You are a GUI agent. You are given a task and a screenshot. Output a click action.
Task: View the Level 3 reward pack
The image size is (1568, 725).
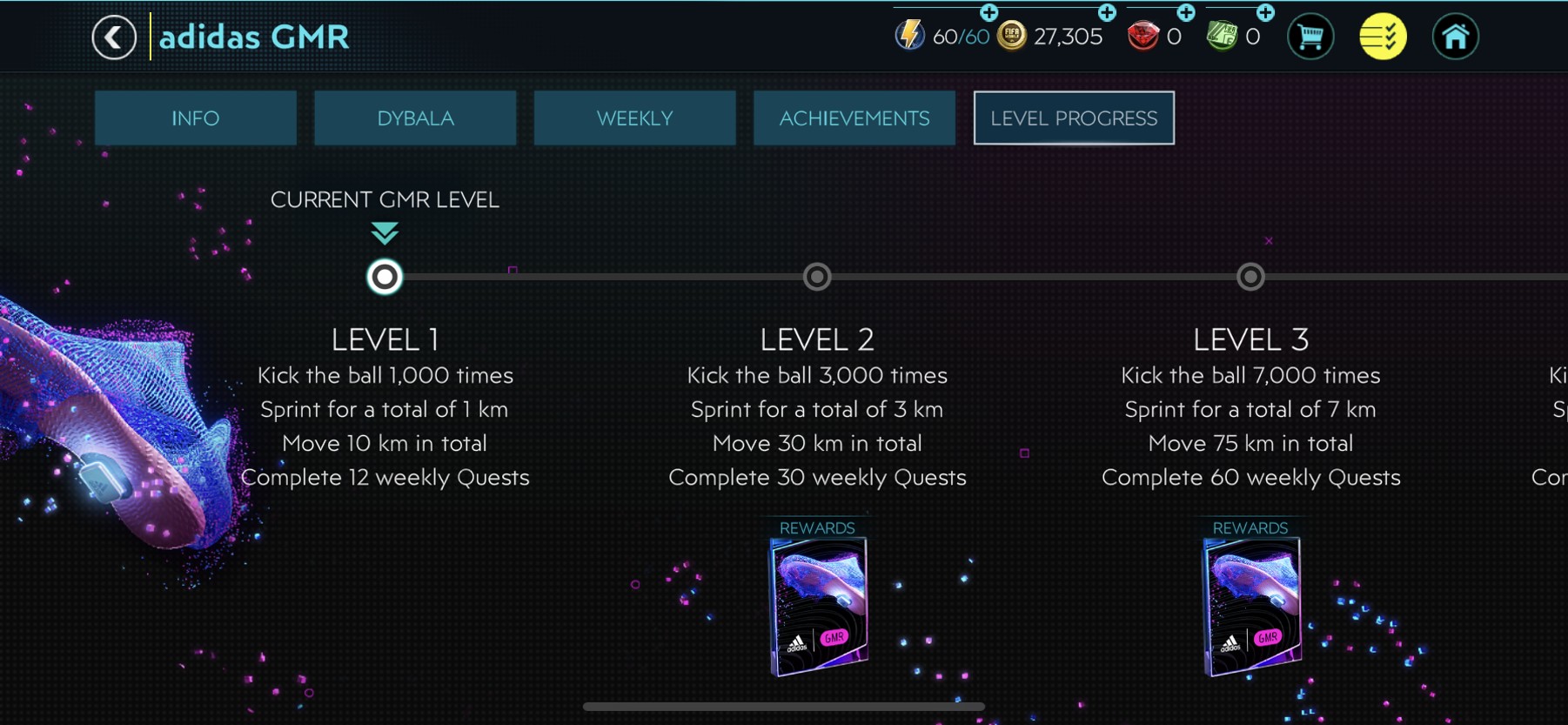coord(1251,606)
